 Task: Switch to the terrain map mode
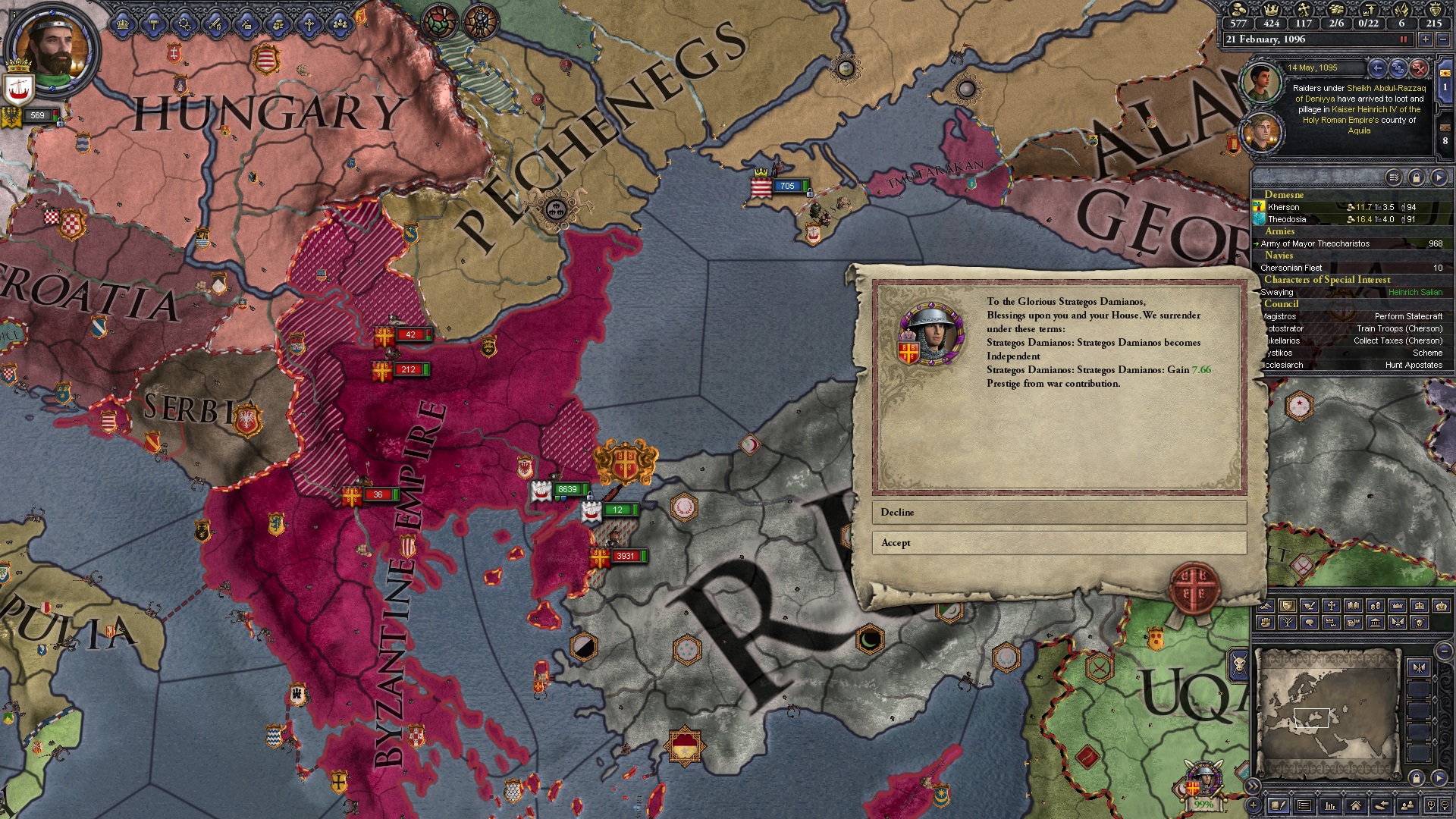tap(1266, 606)
